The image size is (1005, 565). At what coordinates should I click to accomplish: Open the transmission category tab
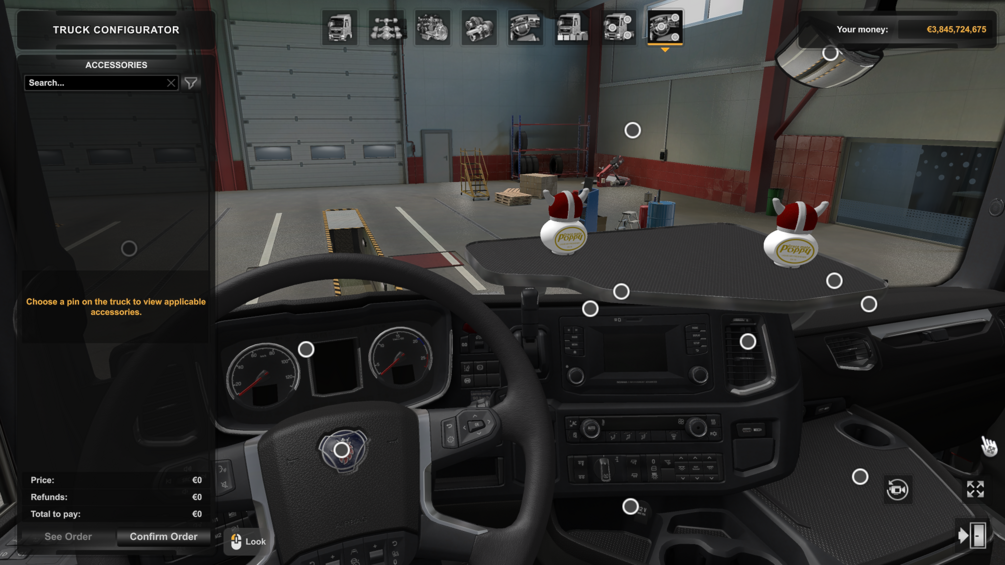point(479,28)
